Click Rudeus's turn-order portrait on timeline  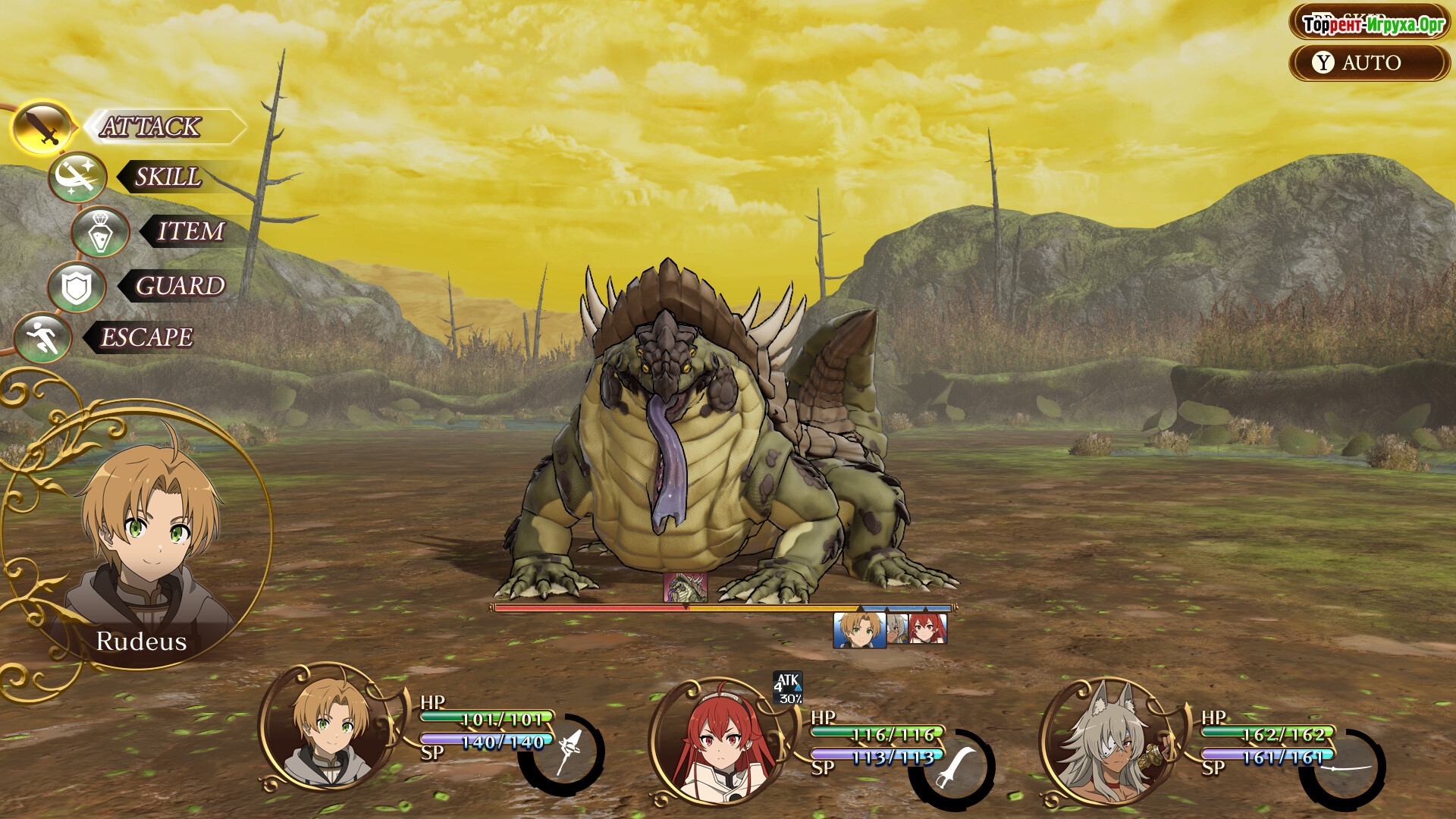click(859, 630)
